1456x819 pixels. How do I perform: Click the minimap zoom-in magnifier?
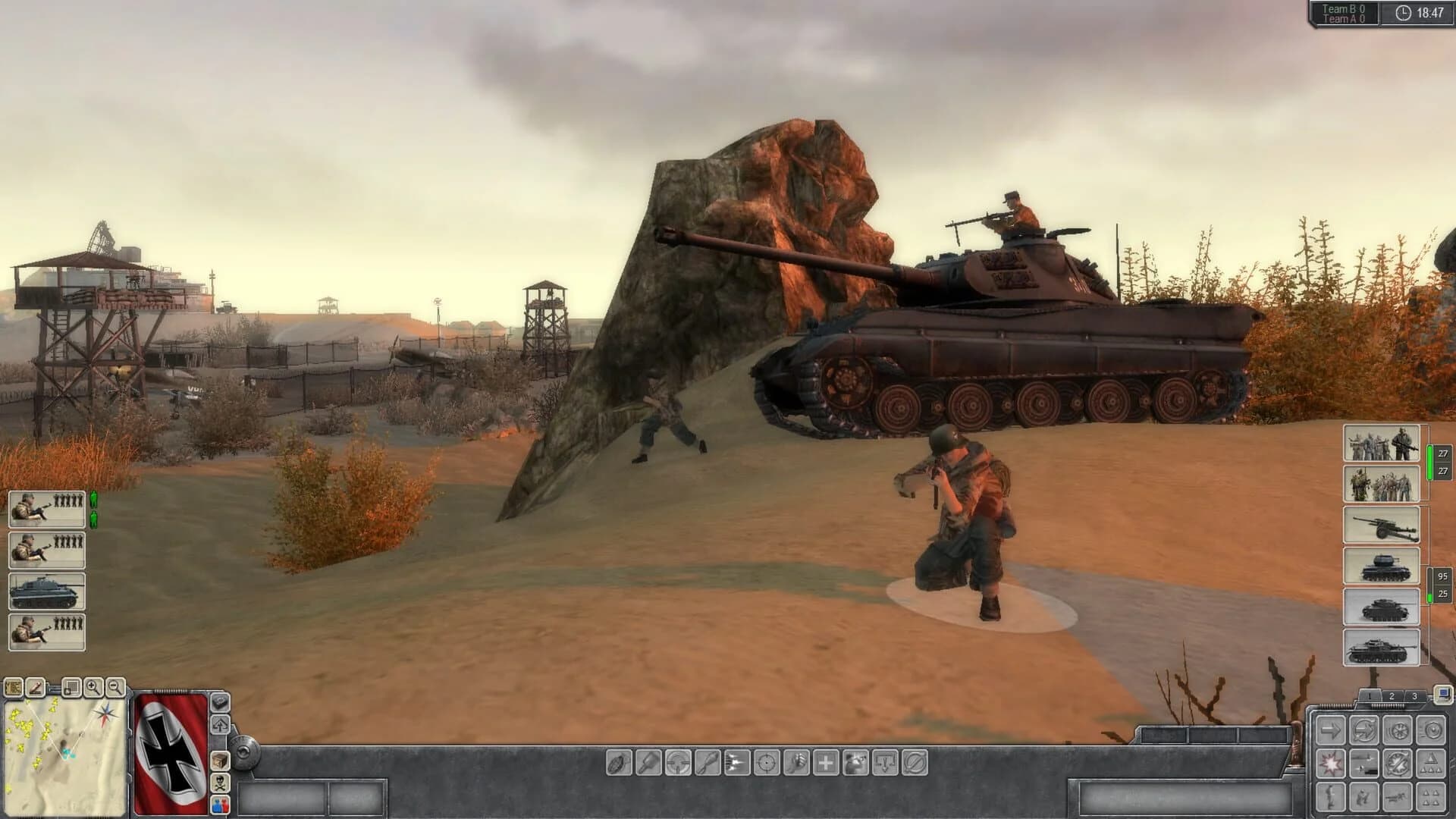click(95, 689)
